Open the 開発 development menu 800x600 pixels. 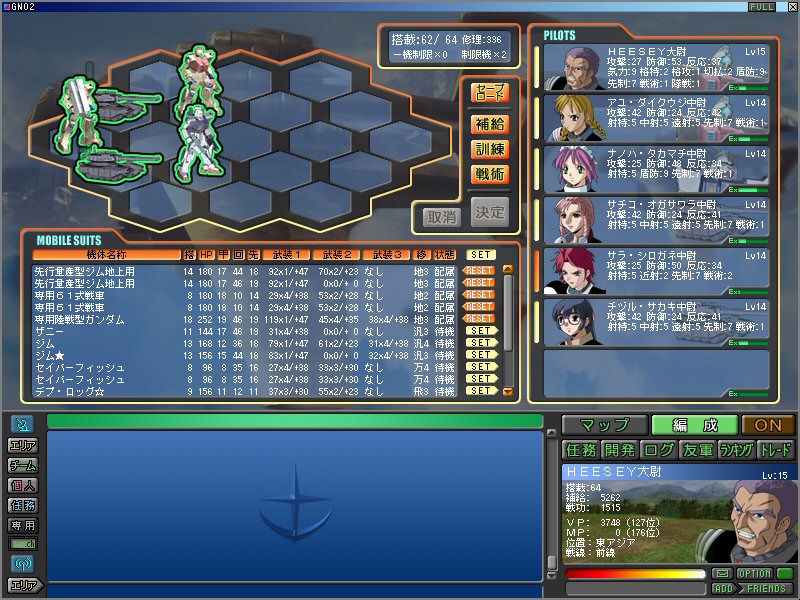click(x=619, y=450)
